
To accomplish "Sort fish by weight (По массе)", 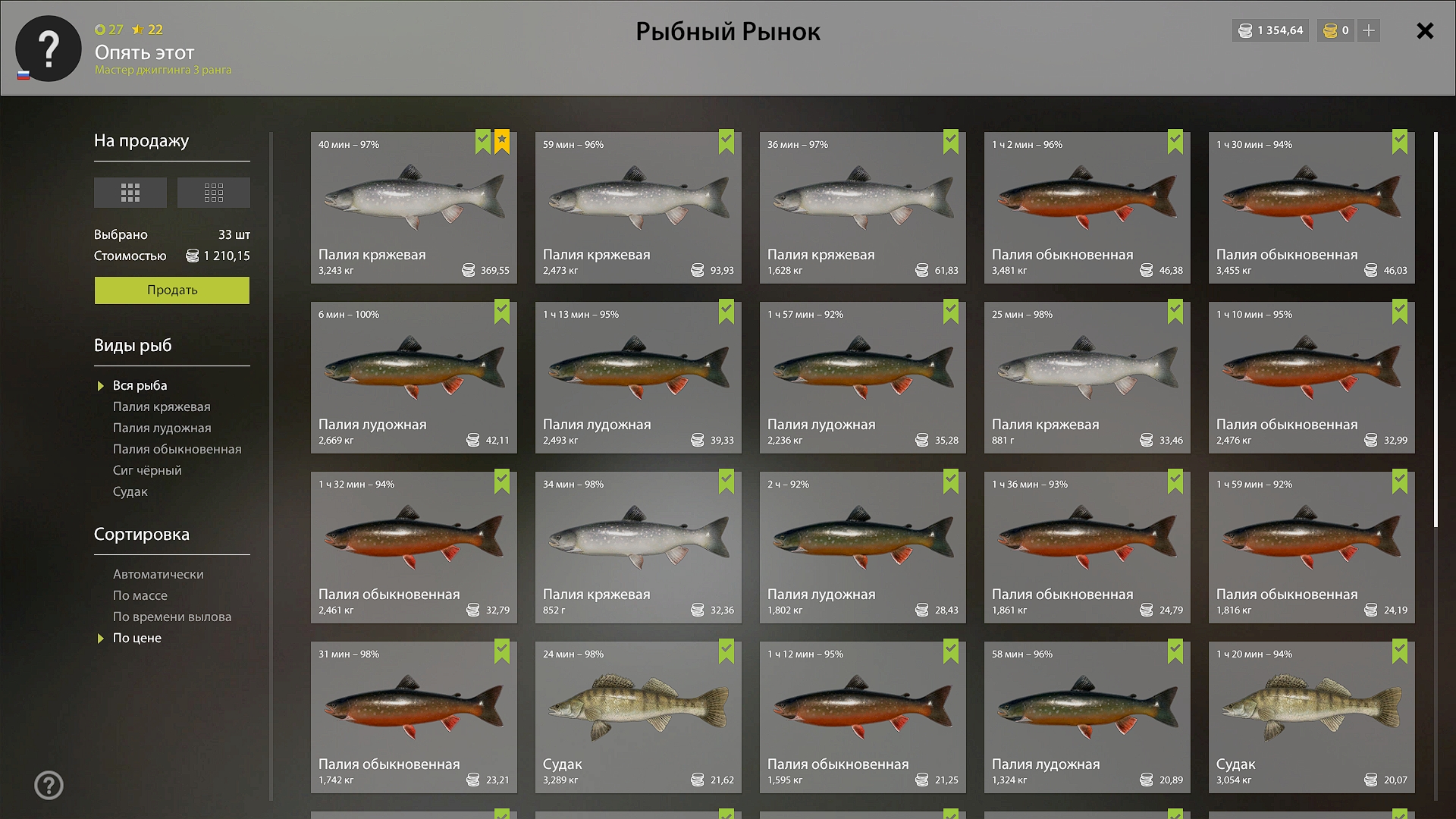I will [x=140, y=596].
